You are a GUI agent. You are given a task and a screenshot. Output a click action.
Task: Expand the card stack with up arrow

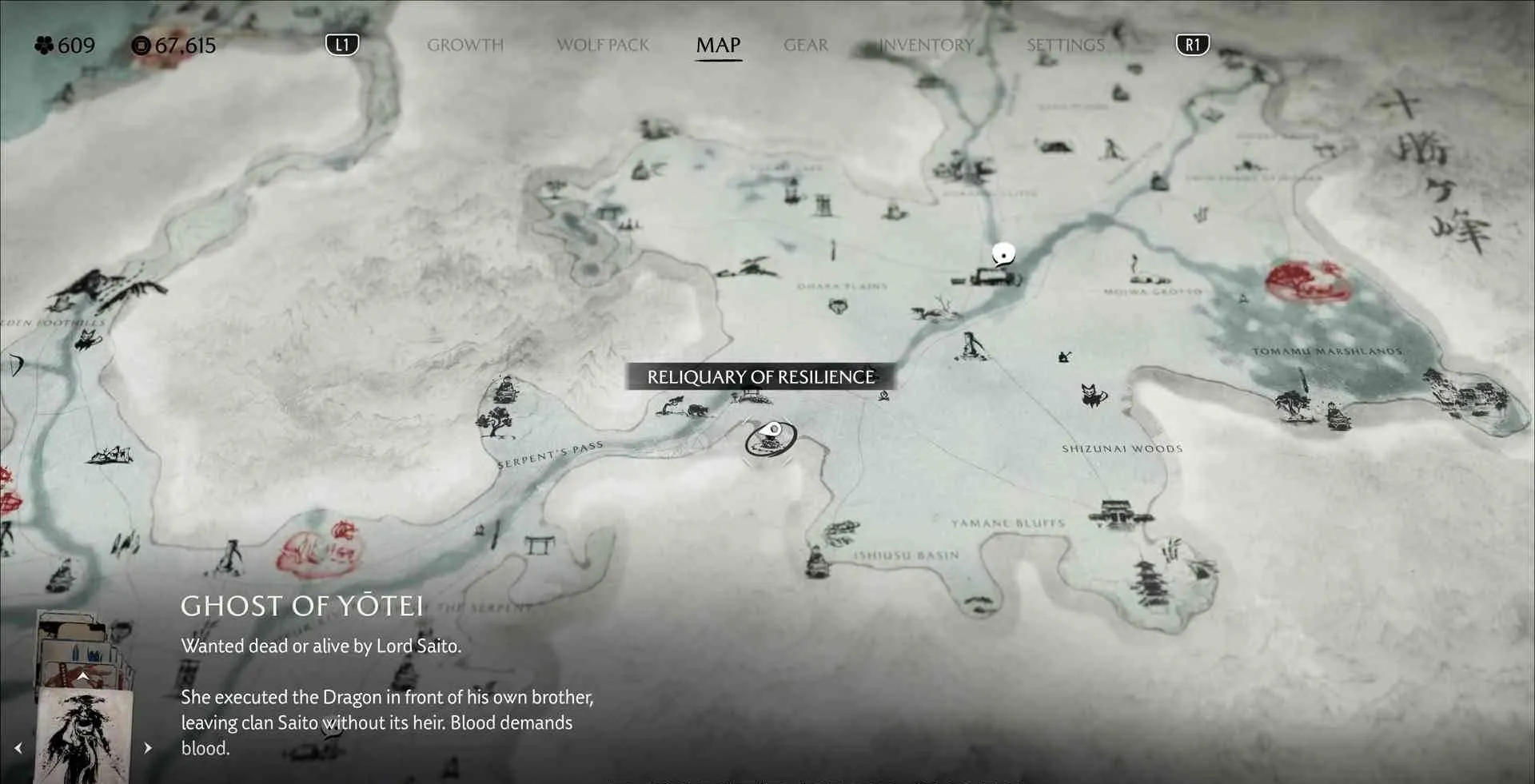click(83, 677)
